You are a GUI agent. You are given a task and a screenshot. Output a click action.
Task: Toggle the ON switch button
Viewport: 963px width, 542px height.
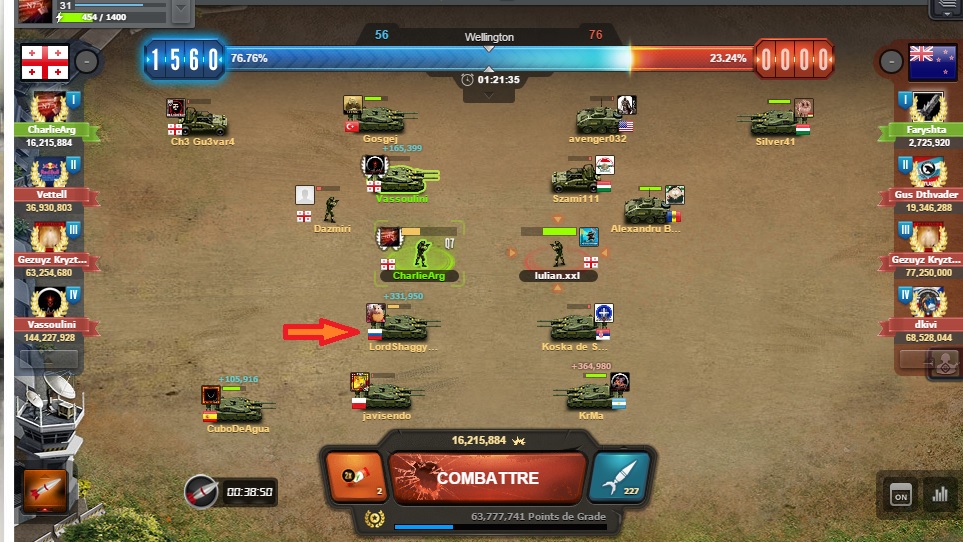[x=900, y=494]
